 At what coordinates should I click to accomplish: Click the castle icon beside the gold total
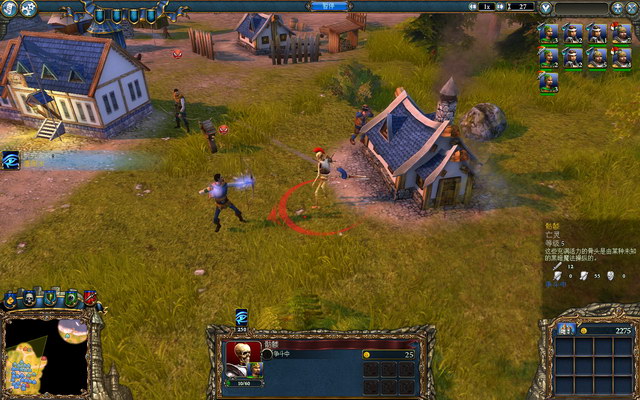pyautogui.click(x=567, y=330)
